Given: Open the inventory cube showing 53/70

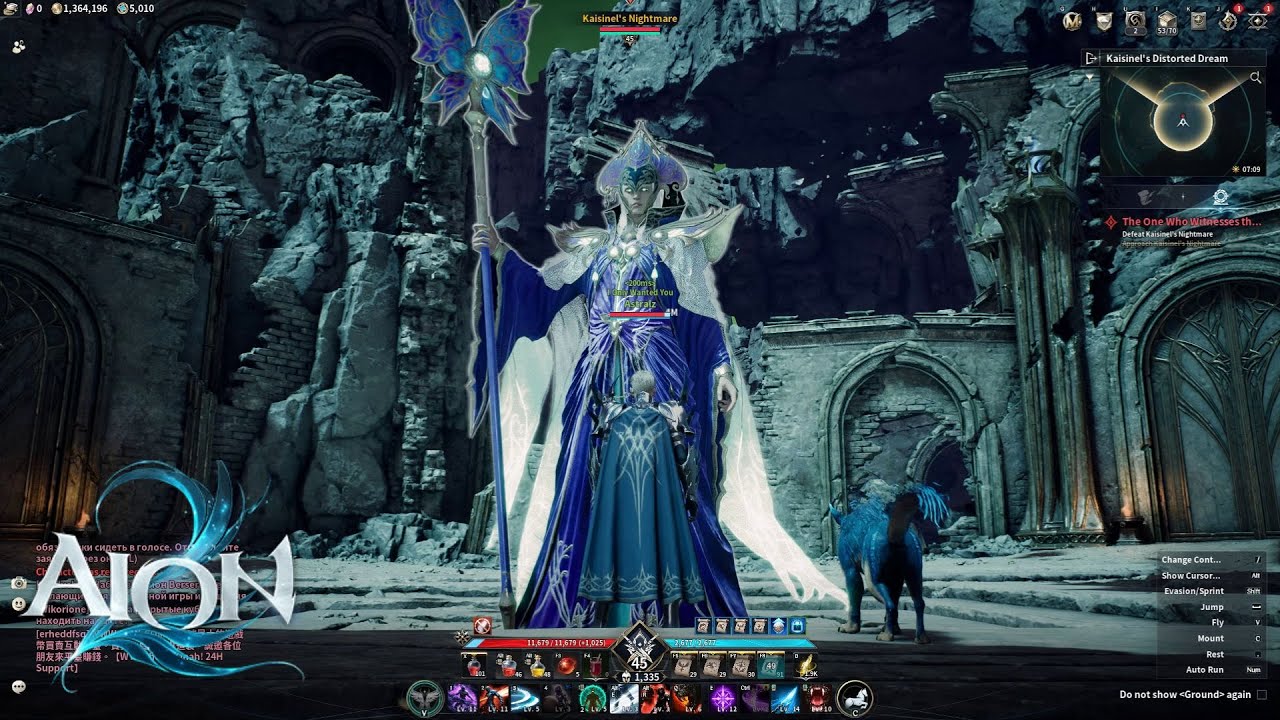Looking at the screenshot, I should click(1166, 20).
